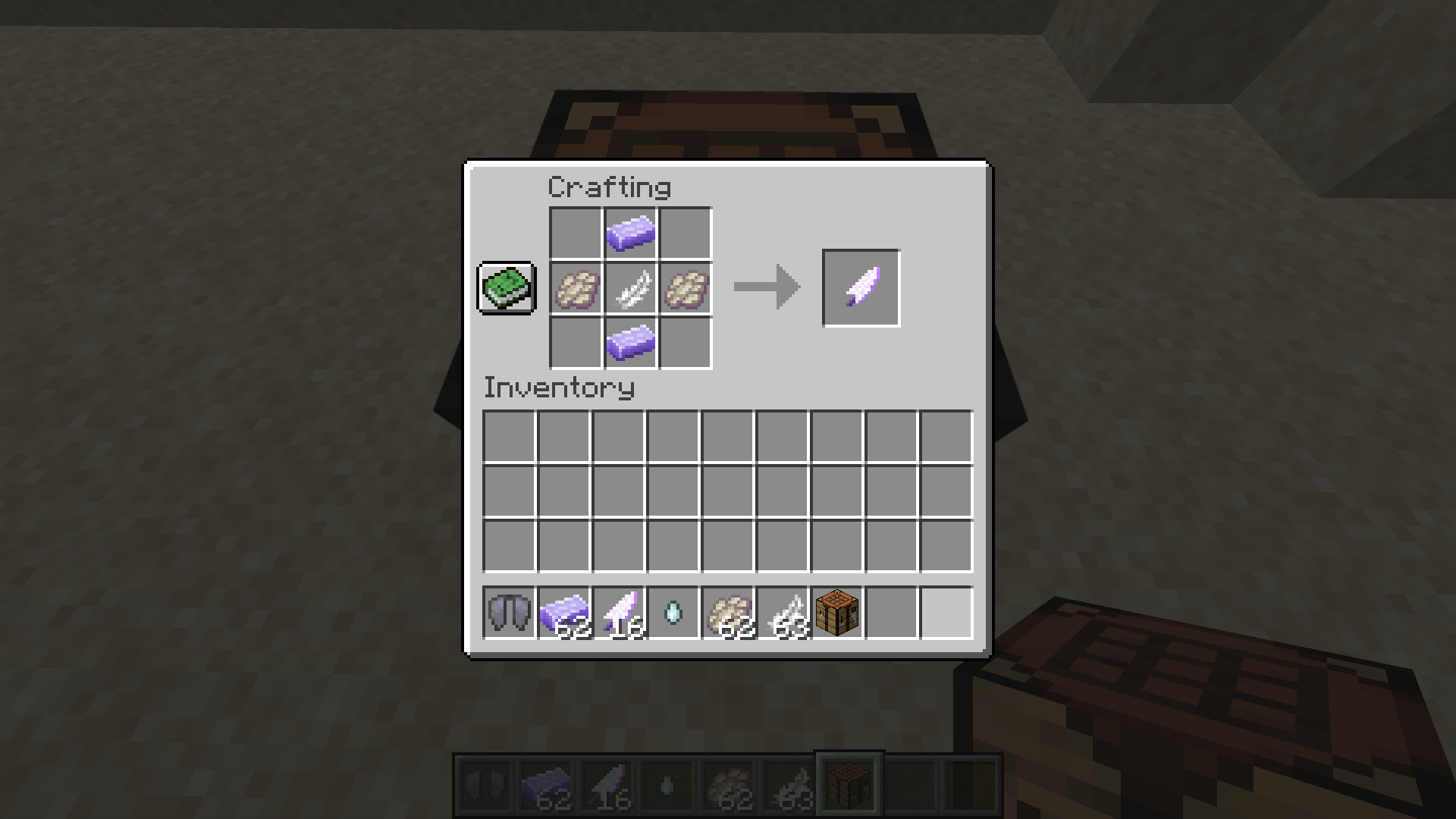Click the empty hotbar slot beside the crafting table
The image size is (1456, 819).
(x=891, y=613)
